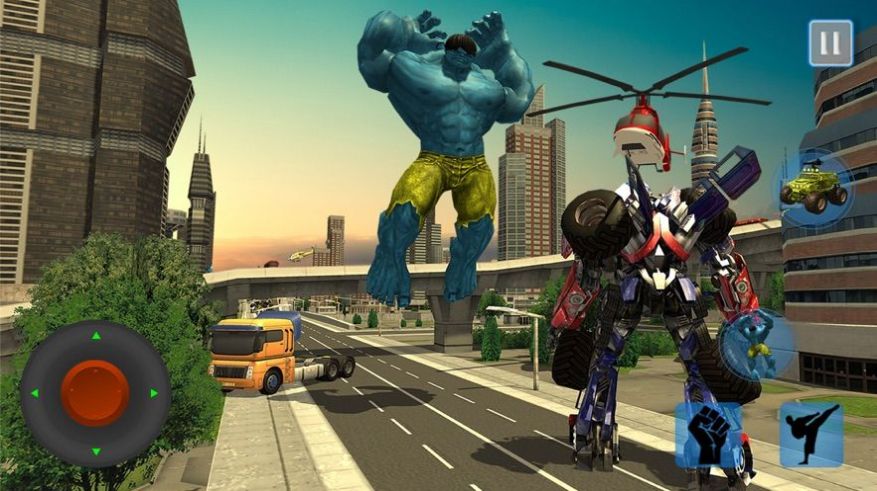Activate the blue monster transformation icon
Image resolution: width=877 pixels, height=491 pixels.
(757, 345)
